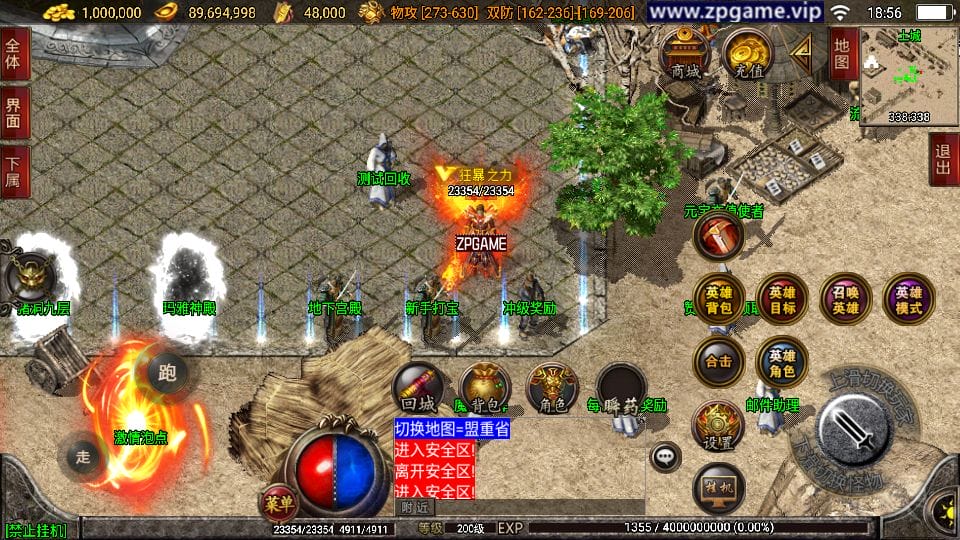Viewport: 960px width, 540px height.
Task: Use the 合击 combo attack
Action: [719, 361]
